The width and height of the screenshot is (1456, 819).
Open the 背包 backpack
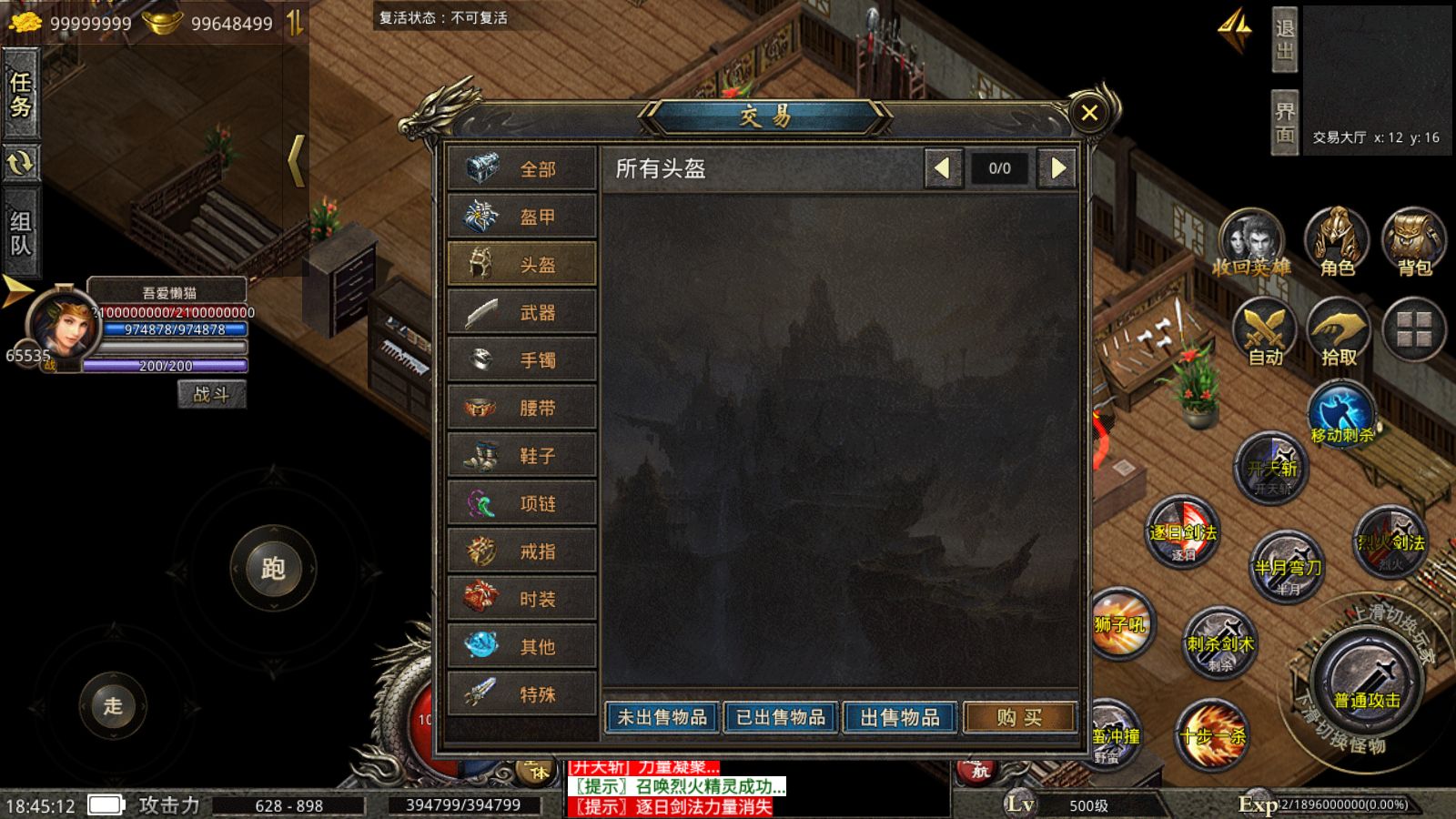pyautogui.click(x=1414, y=243)
